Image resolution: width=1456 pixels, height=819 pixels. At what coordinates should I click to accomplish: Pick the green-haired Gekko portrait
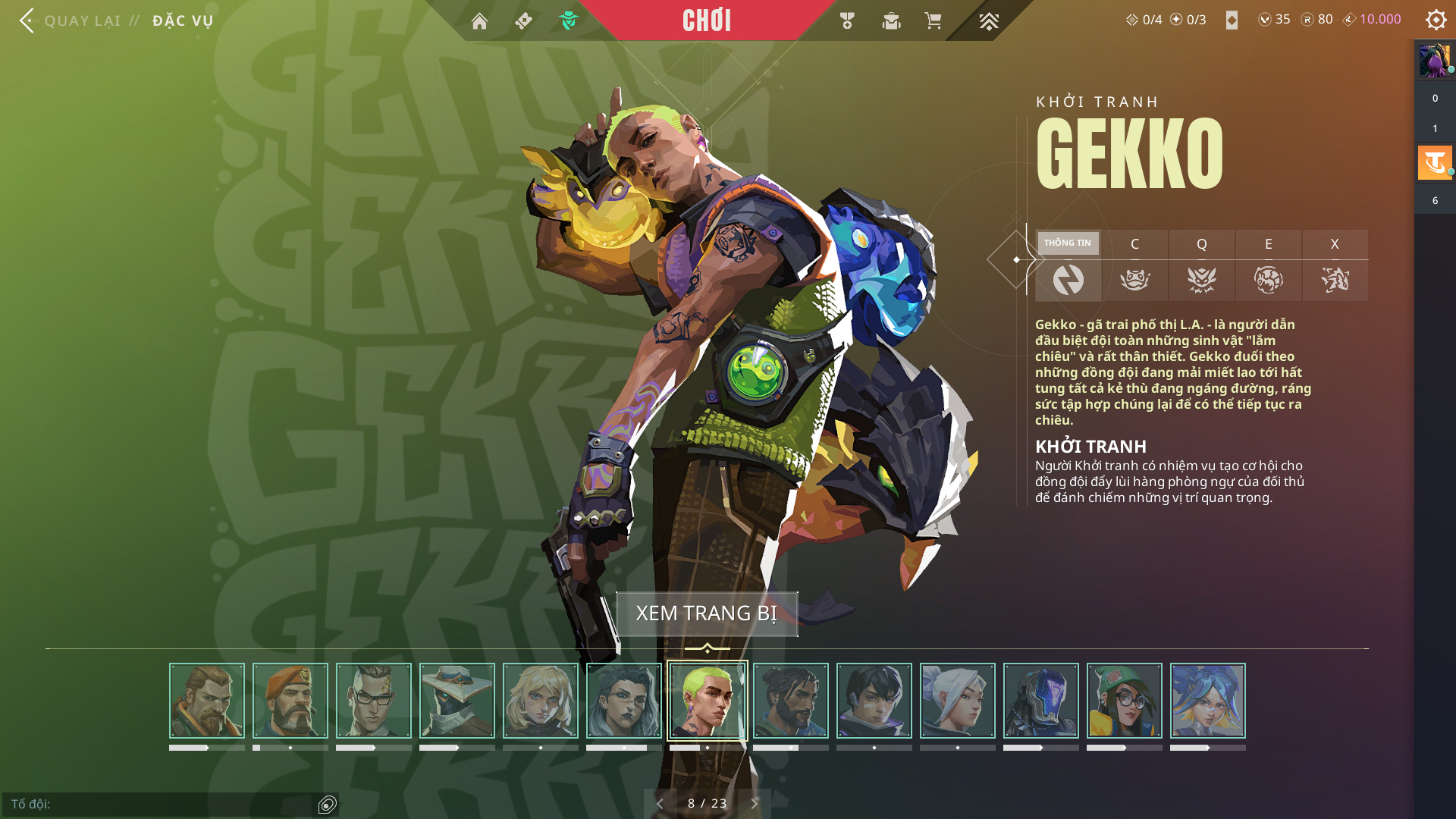[x=708, y=701]
